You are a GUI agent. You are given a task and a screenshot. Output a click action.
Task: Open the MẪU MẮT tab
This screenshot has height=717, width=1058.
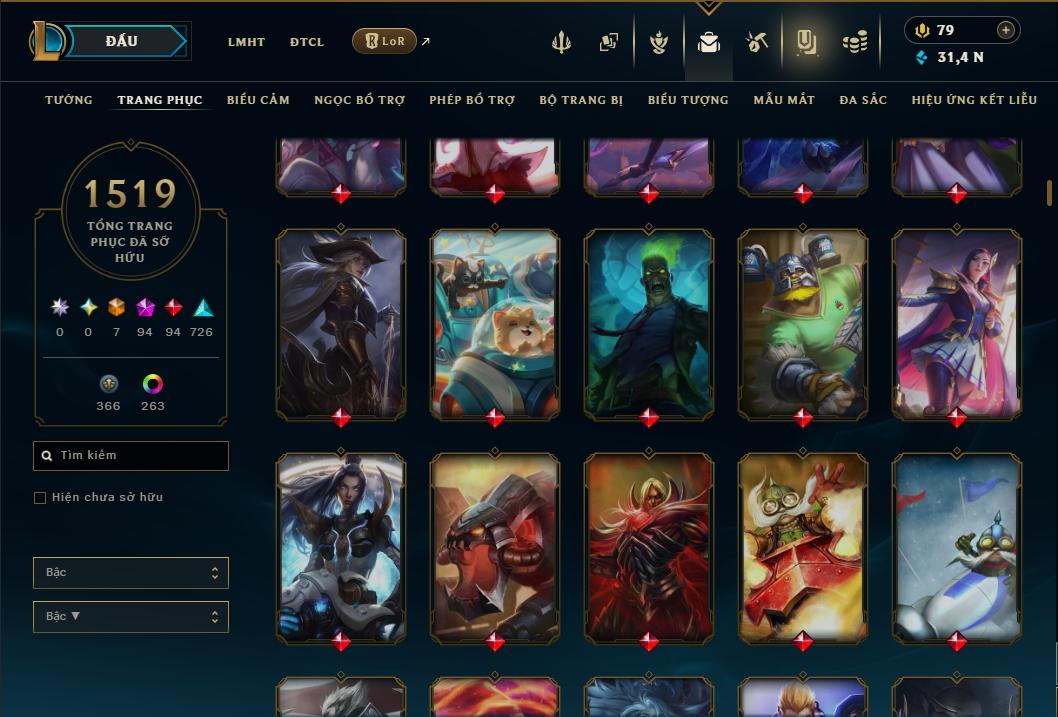[784, 100]
